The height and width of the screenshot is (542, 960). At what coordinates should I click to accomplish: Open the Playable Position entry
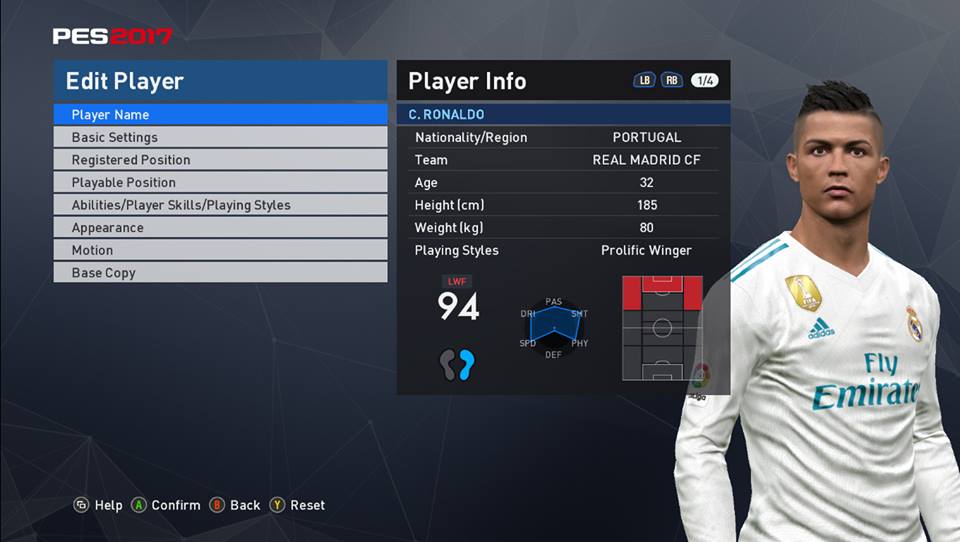pos(220,183)
